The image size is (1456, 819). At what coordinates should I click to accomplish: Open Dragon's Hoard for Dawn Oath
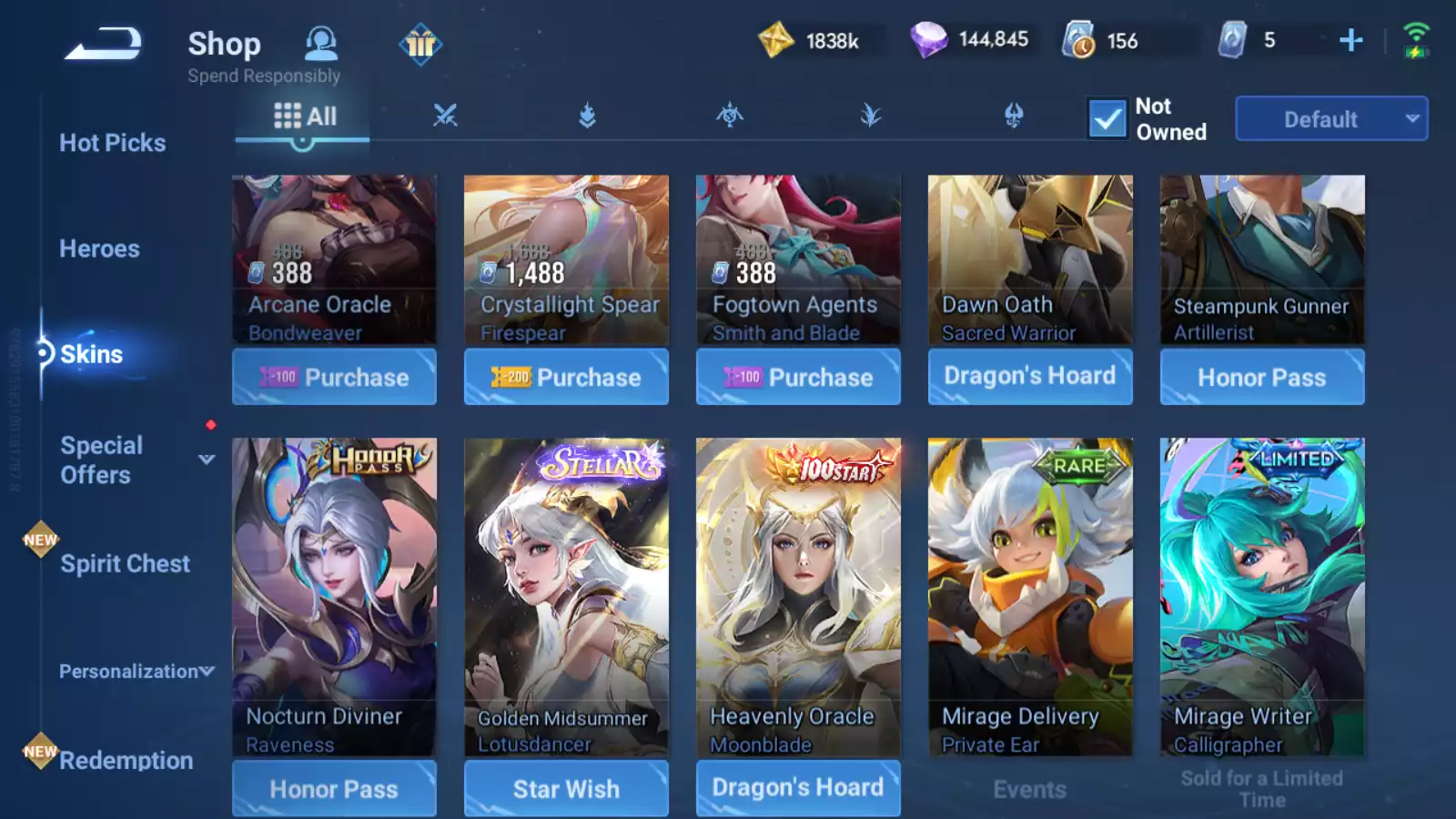click(1030, 376)
